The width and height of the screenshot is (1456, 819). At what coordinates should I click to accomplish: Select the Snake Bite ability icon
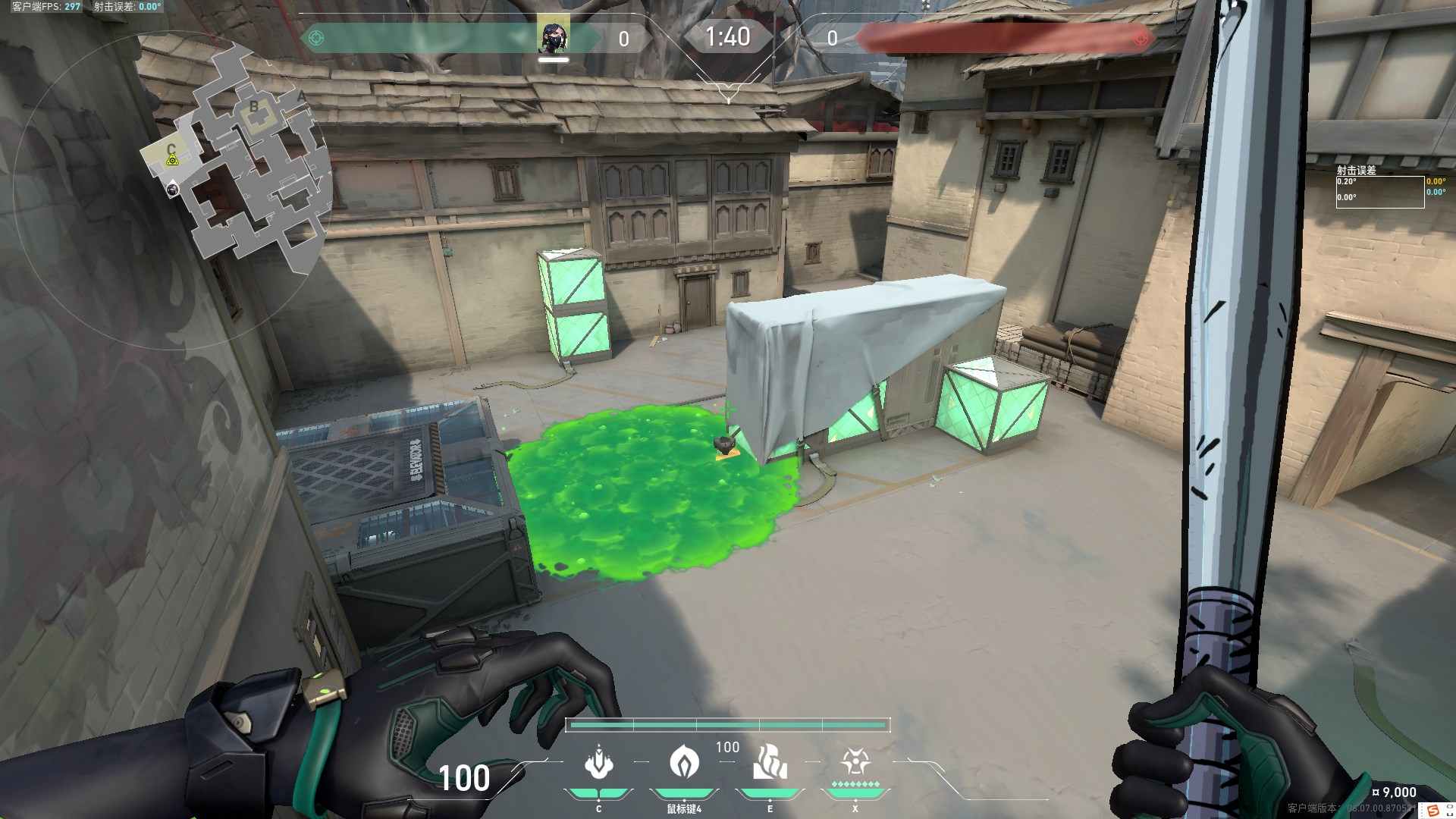[x=599, y=763]
